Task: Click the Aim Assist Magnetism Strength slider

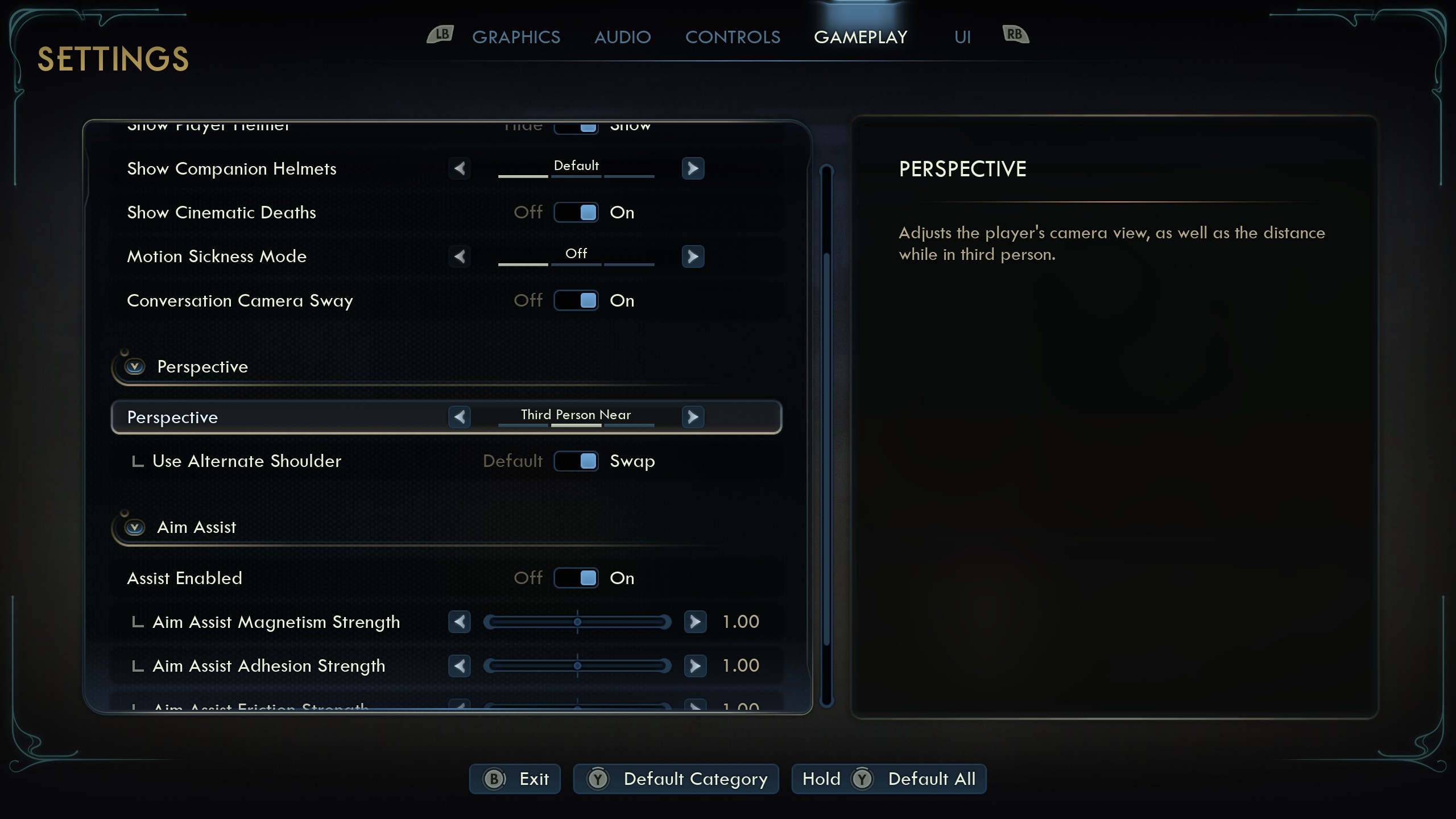Action: pyautogui.click(x=578, y=622)
